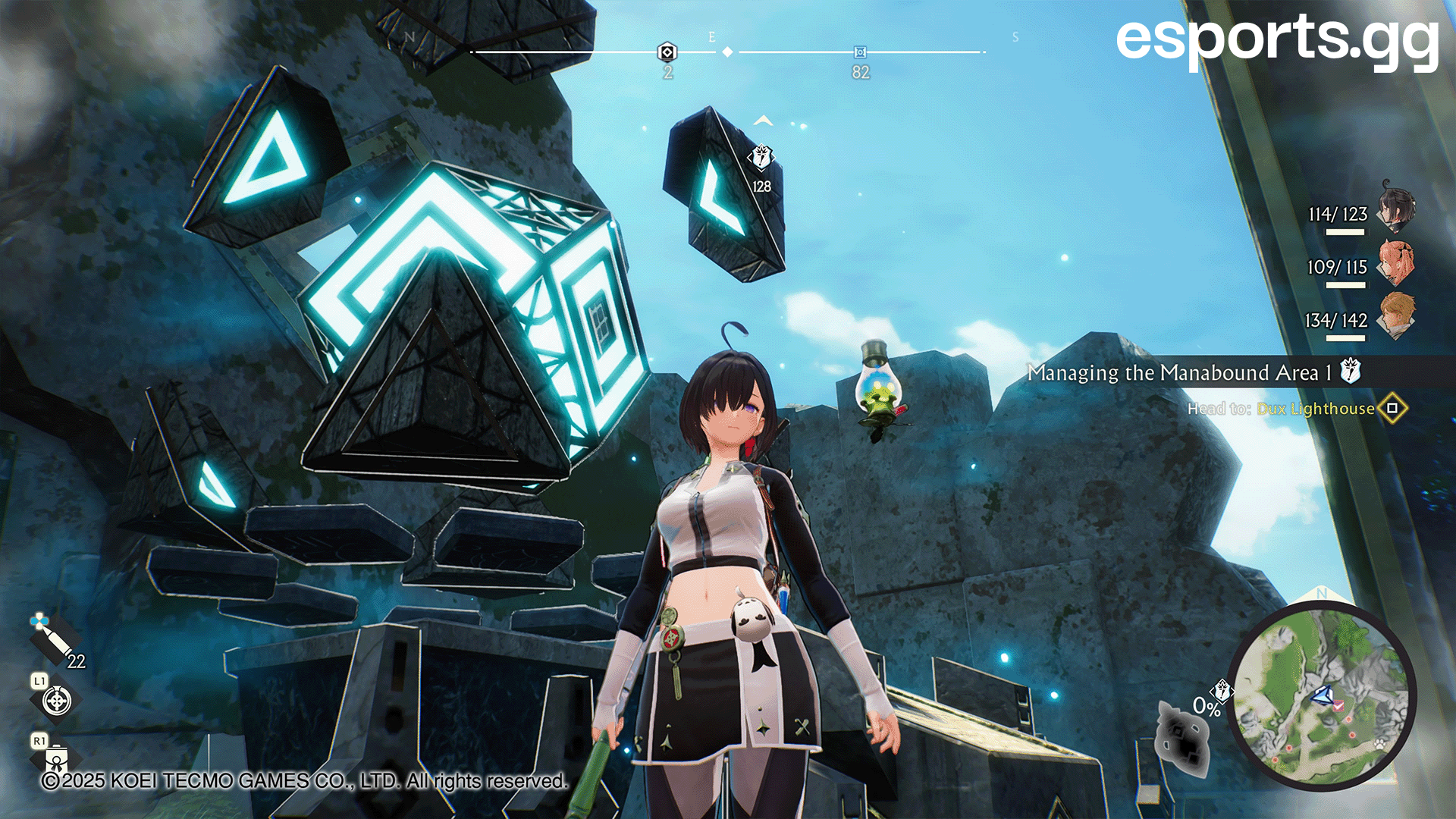Screen dimensions: 1456x819
Task: Activate the crosshair target icon
Action: [x=57, y=701]
